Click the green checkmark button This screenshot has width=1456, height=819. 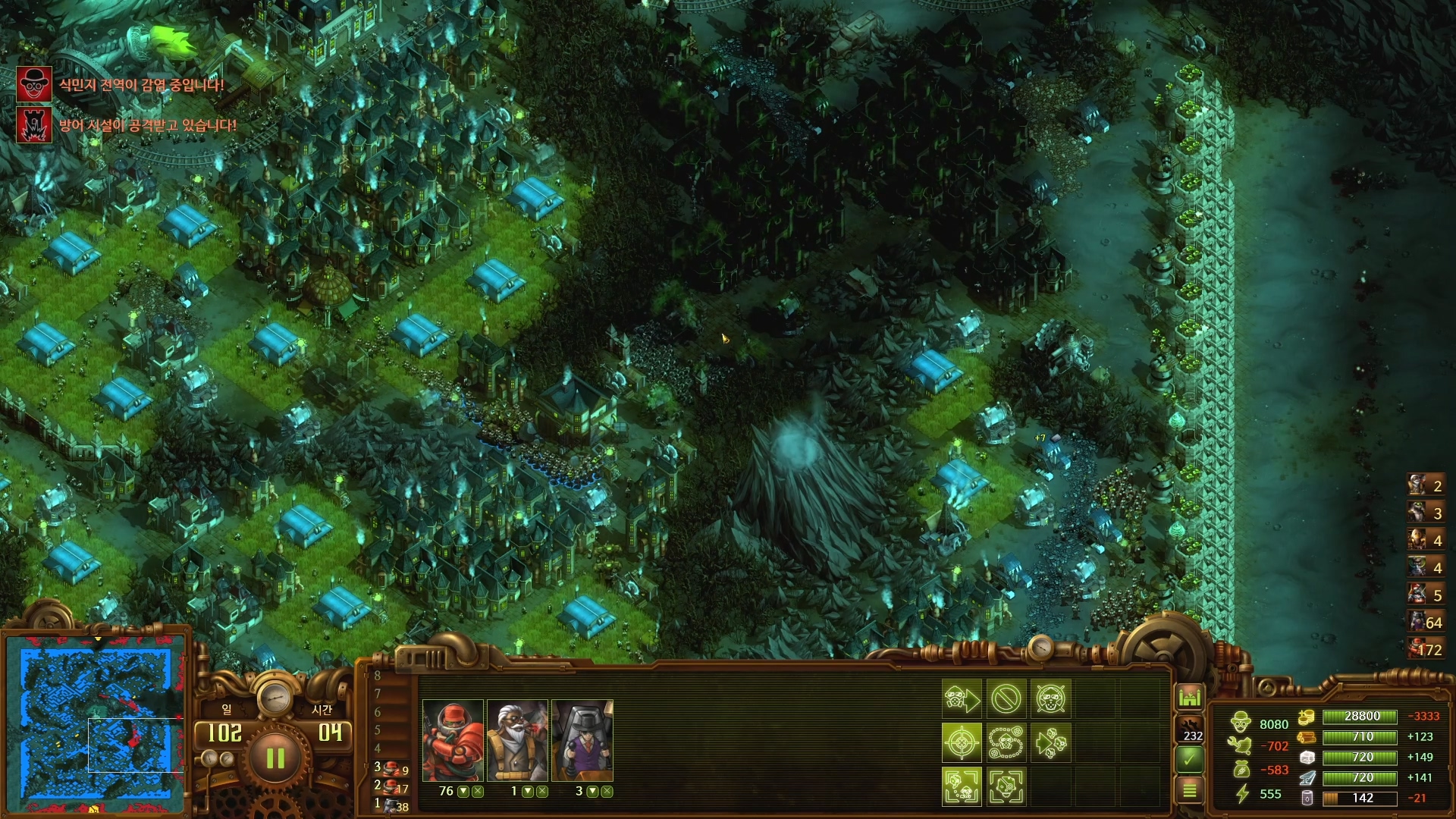click(x=1189, y=758)
